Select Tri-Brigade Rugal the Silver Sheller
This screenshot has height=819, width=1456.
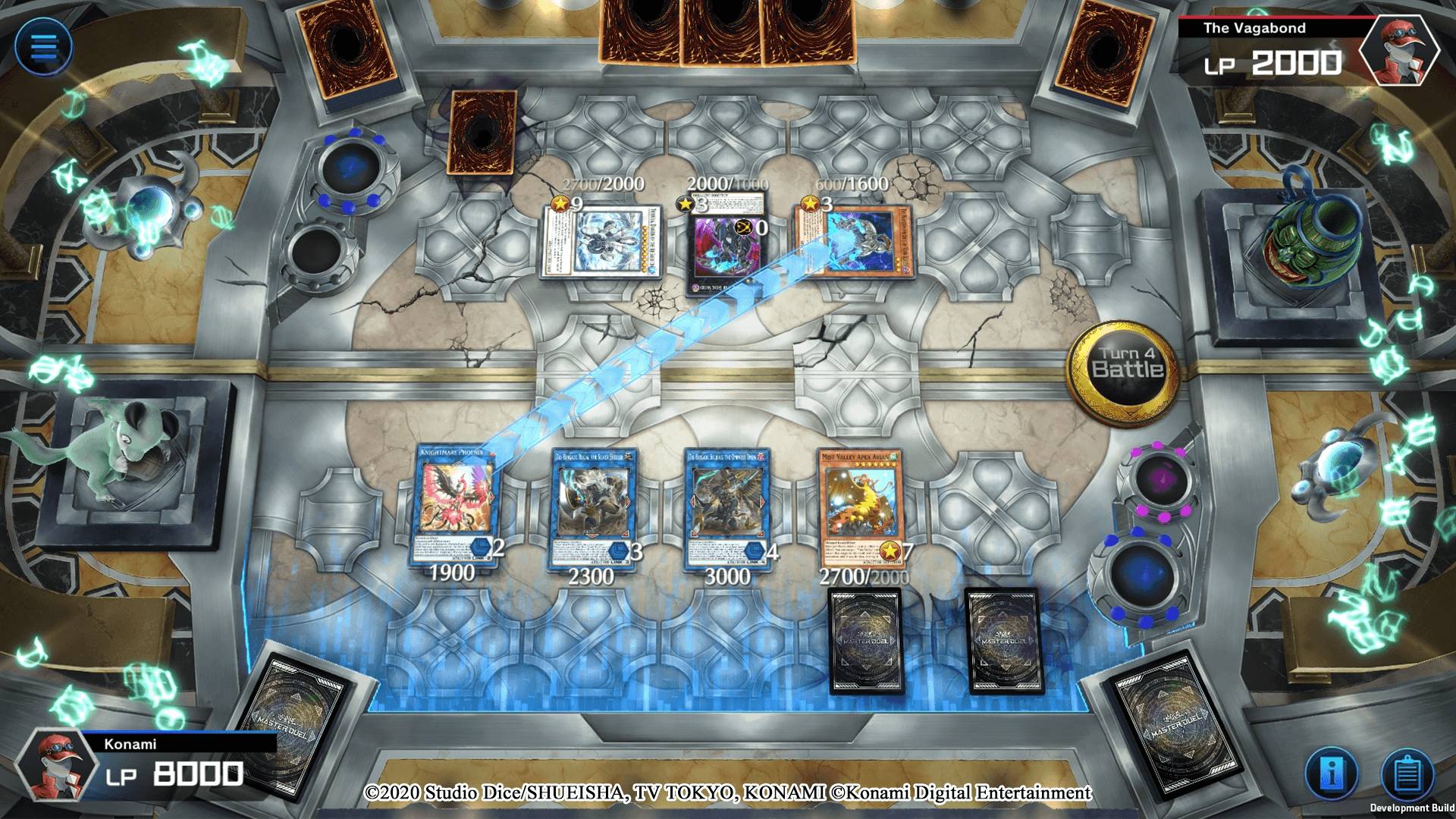595,504
